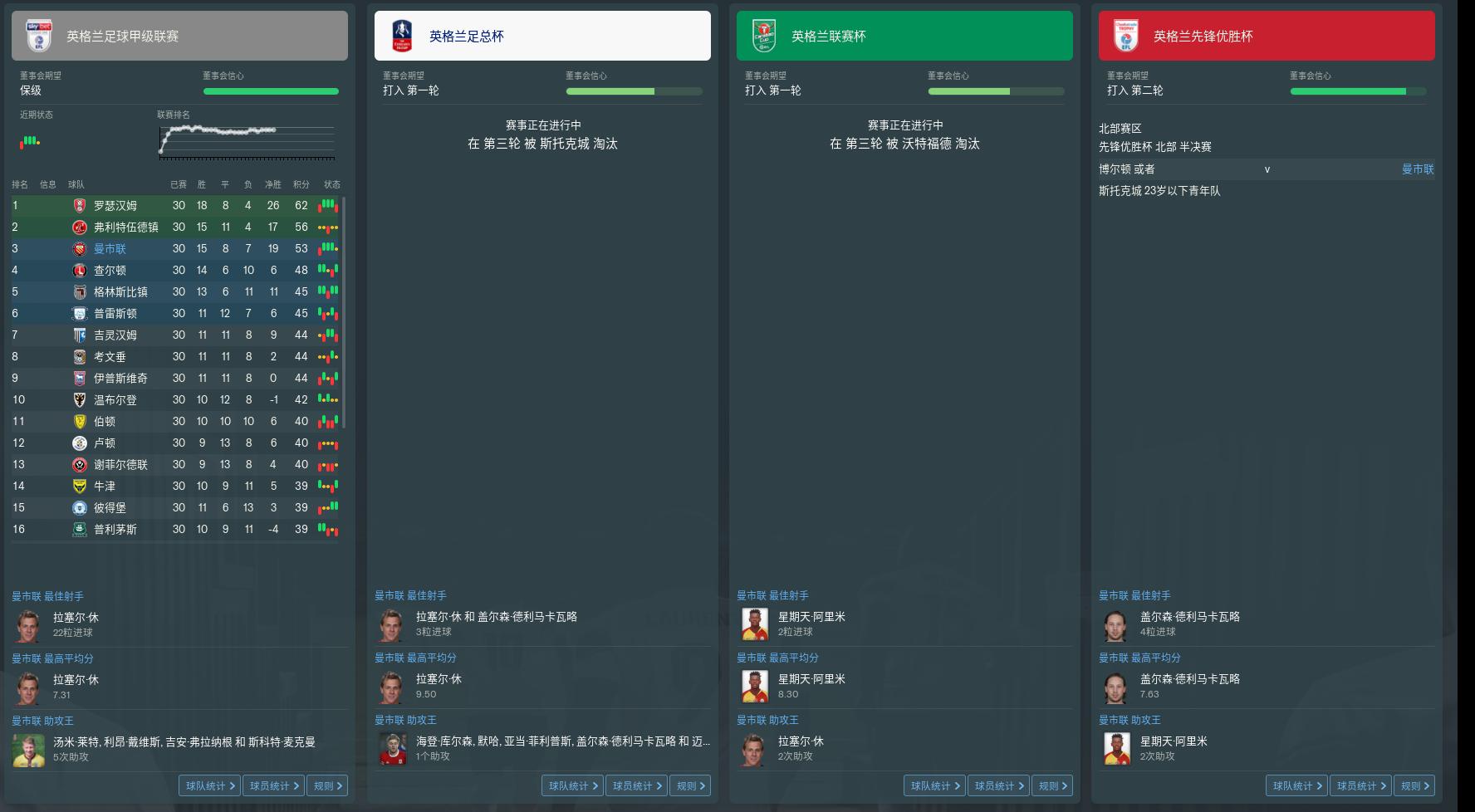Switch to the 英格兰联赛杯 panel header
Image resolution: width=1475 pixels, height=812 pixels.
(x=904, y=35)
